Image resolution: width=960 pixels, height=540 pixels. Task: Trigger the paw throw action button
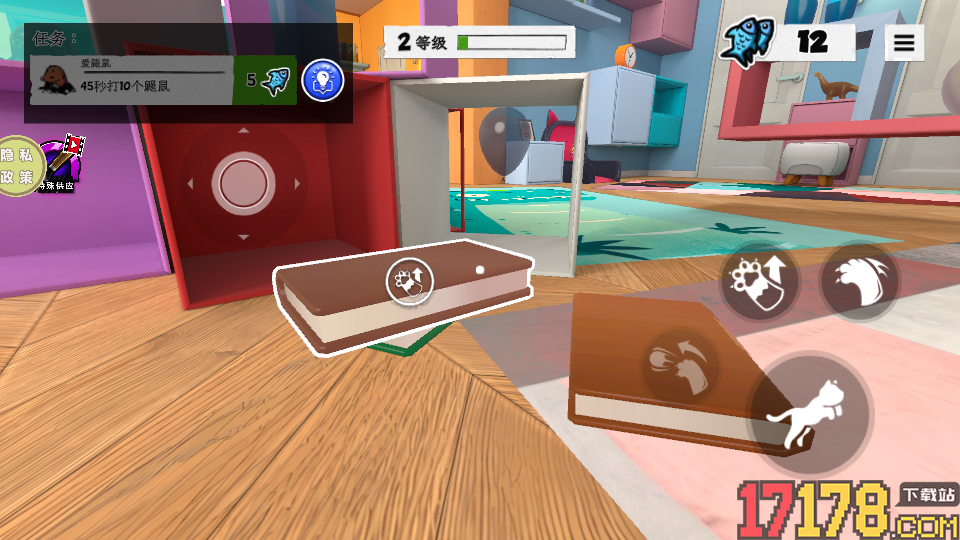(x=679, y=364)
